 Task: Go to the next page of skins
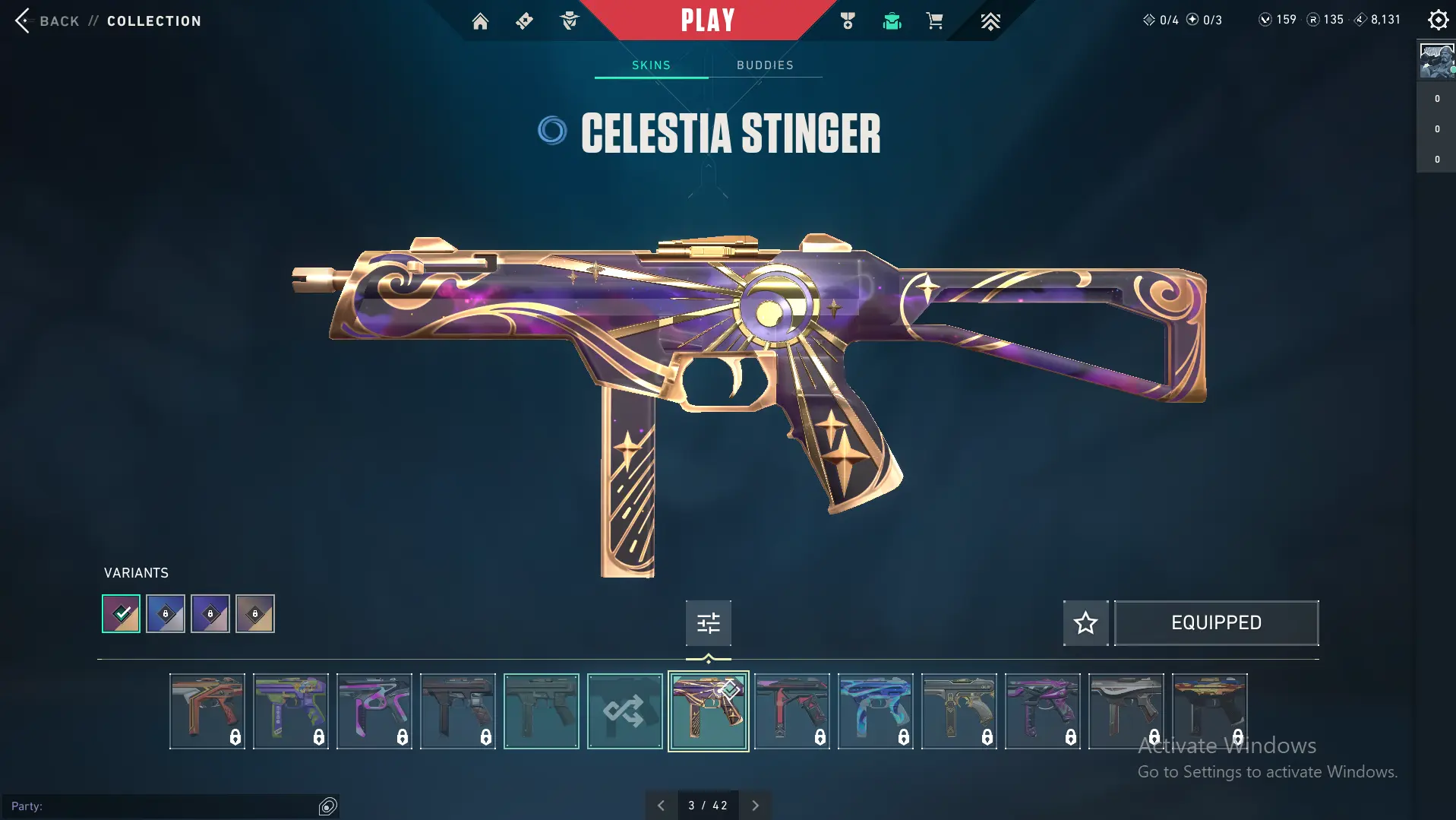pos(755,806)
